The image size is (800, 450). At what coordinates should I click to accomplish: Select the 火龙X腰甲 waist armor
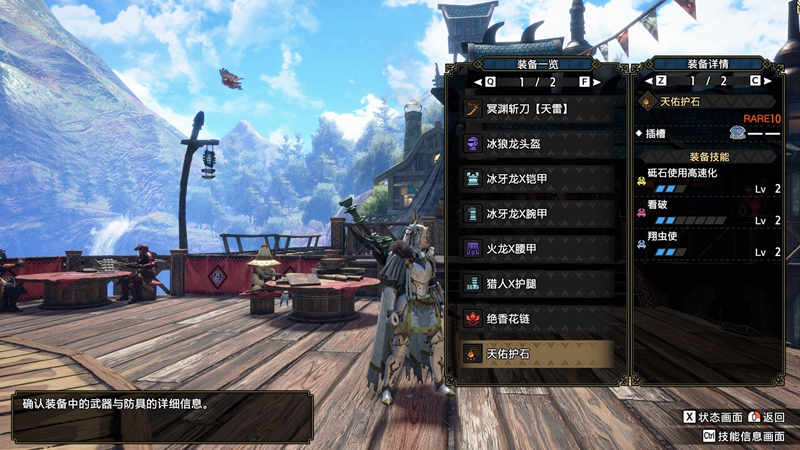tap(538, 248)
